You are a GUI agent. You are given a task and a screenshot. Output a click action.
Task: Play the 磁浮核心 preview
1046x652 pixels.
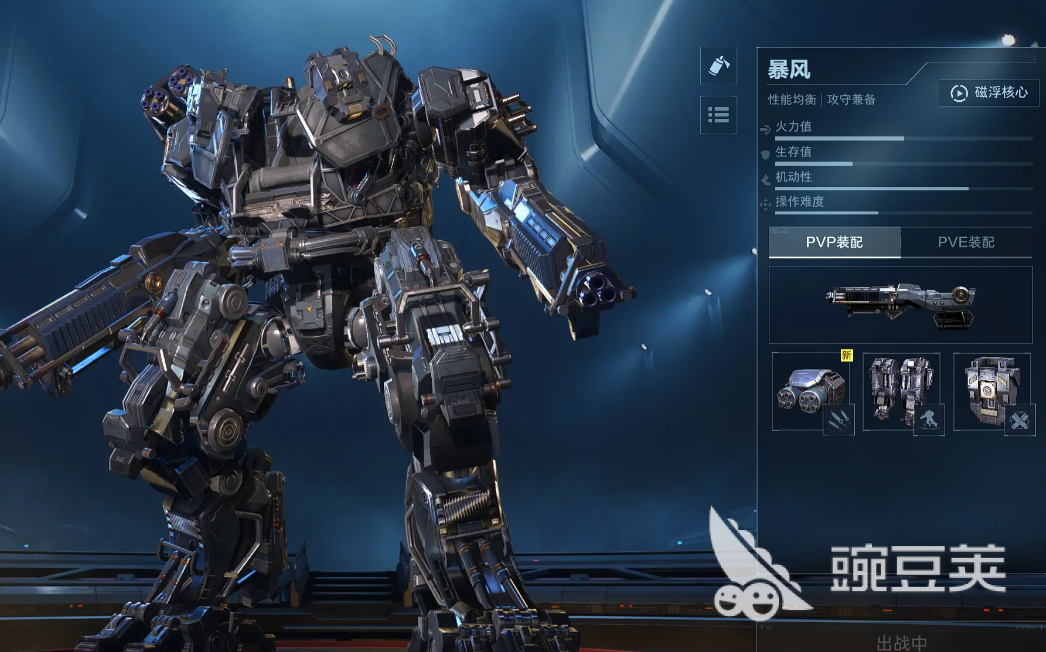click(988, 93)
